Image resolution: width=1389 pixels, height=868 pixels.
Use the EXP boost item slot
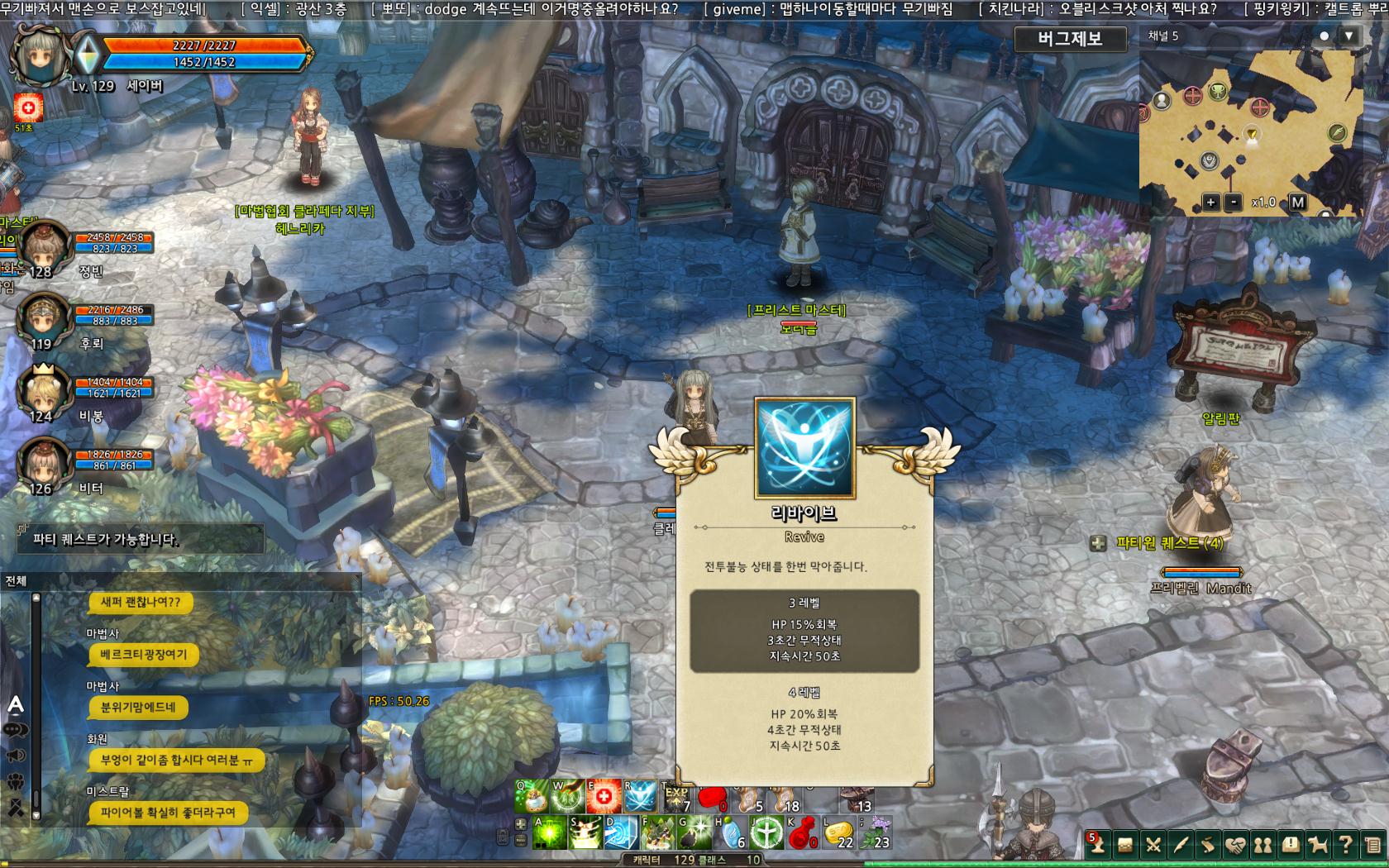677,798
